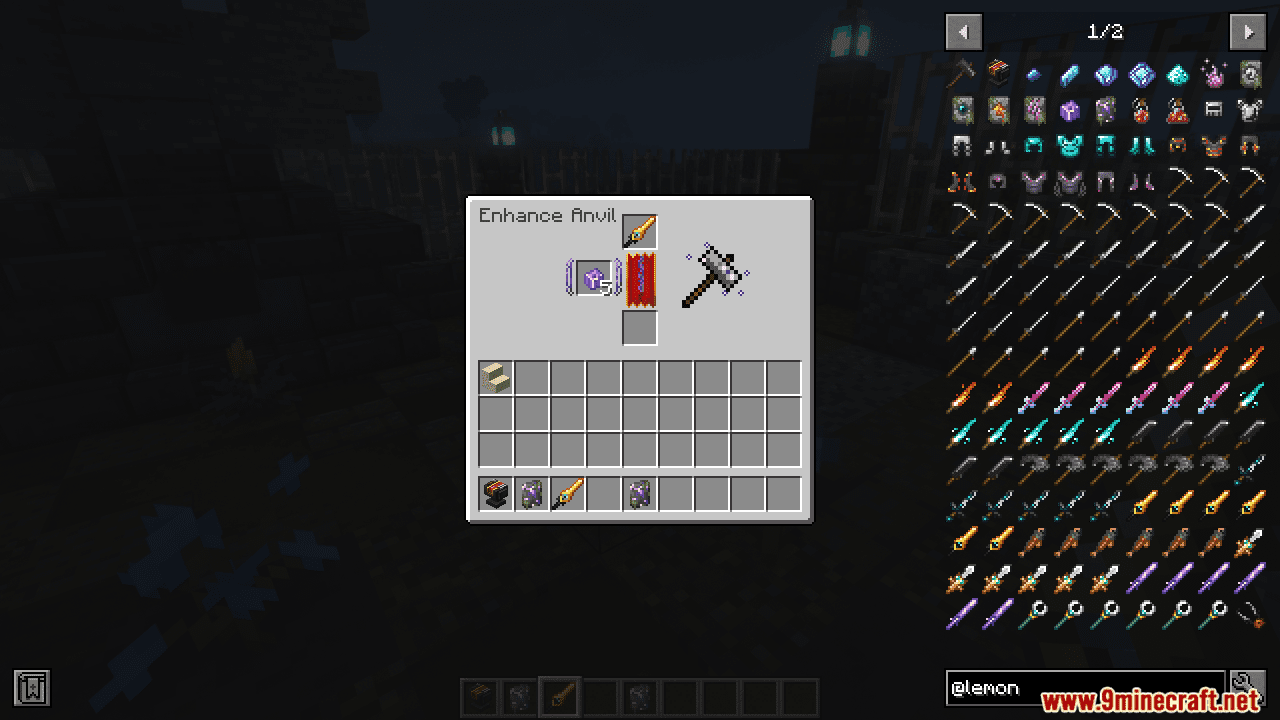Select the golden sword in the anvil's top slot
Image resolution: width=1280 pixels, height=720 pixels.
click(x=640, y=231)
